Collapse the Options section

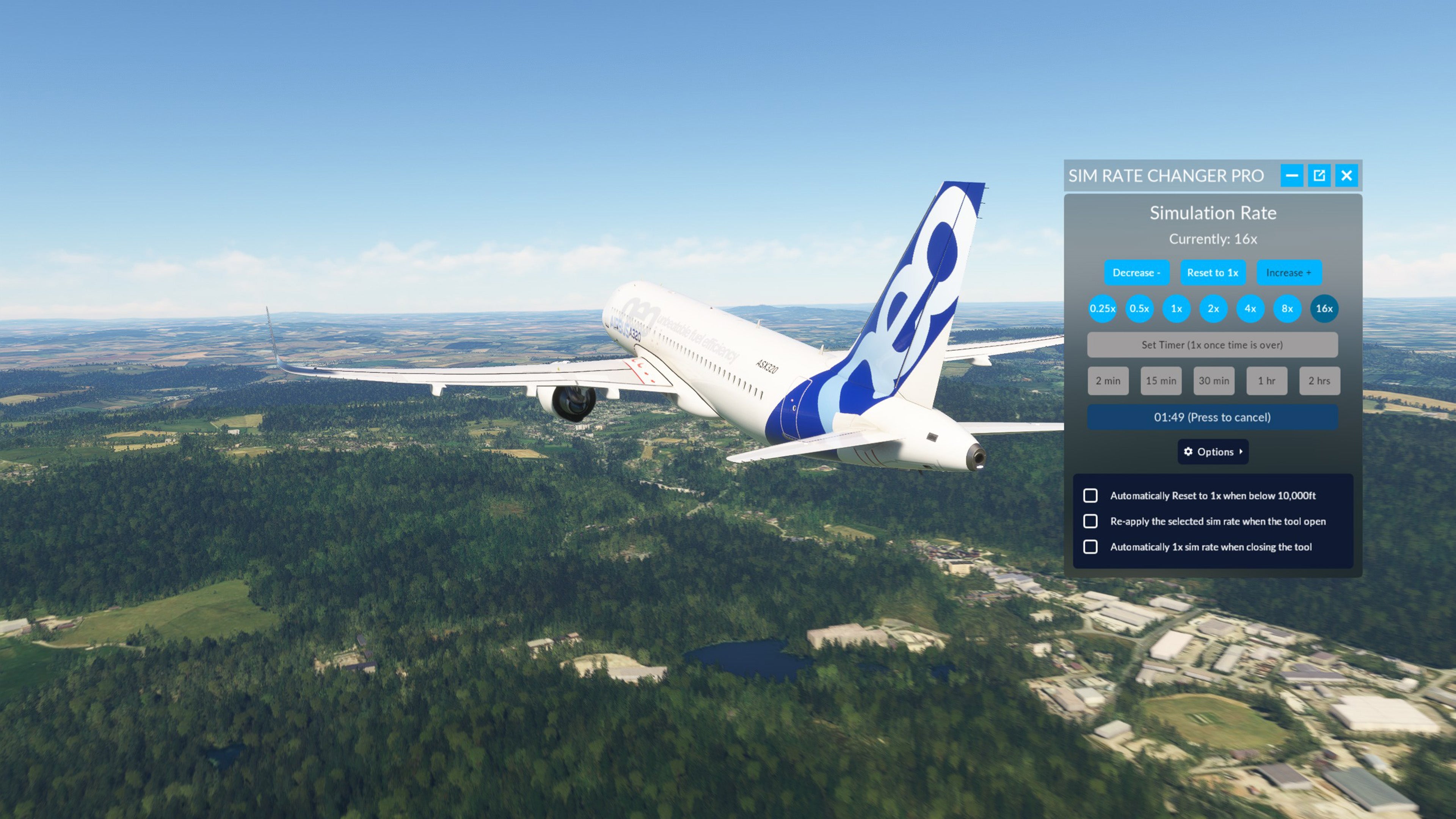tap(1213, 452)
